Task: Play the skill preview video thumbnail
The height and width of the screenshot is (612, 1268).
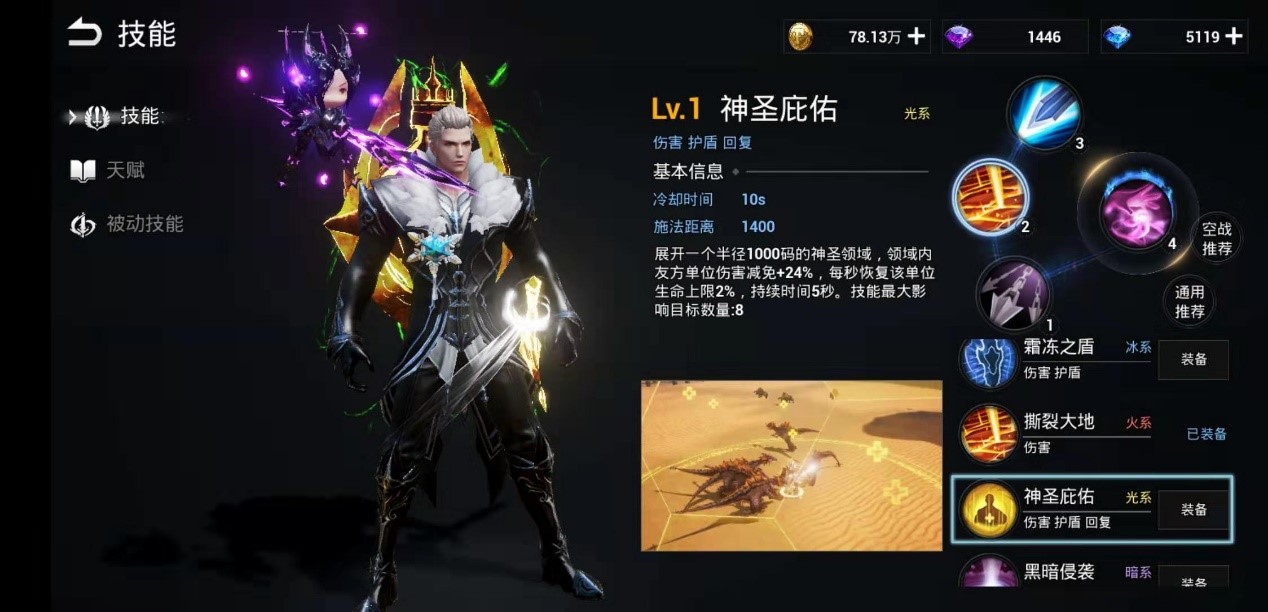Action: pyautogui.click(x=791, y=465)
